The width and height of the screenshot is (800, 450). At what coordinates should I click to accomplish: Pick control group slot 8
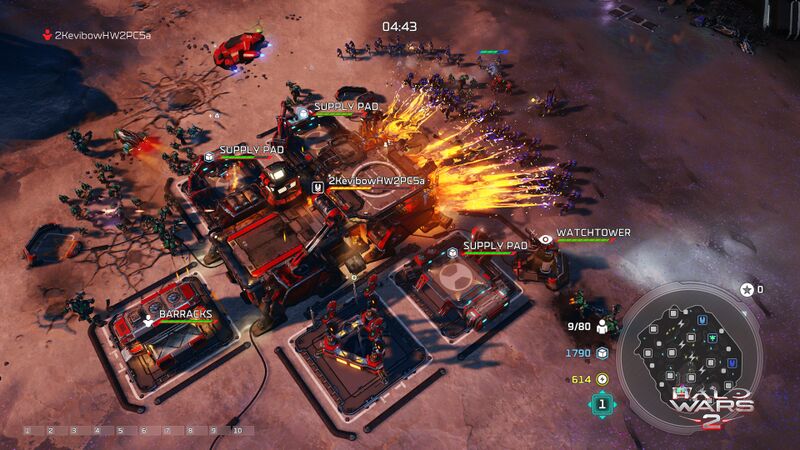(x=189, y=431)
